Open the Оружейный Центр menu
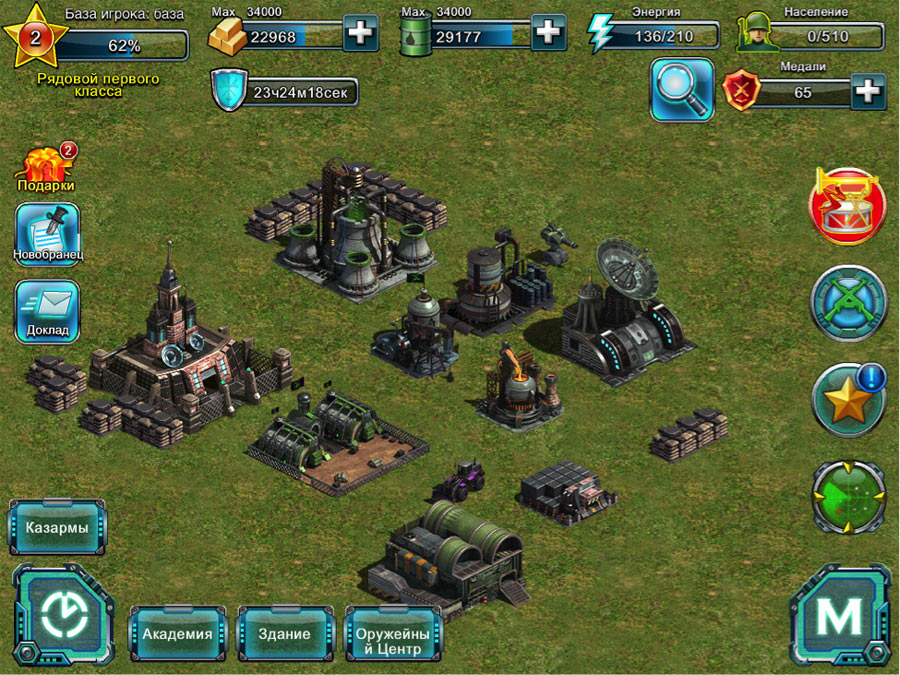Viewport: 900px width, 675px height. click(x=393, y=634)
